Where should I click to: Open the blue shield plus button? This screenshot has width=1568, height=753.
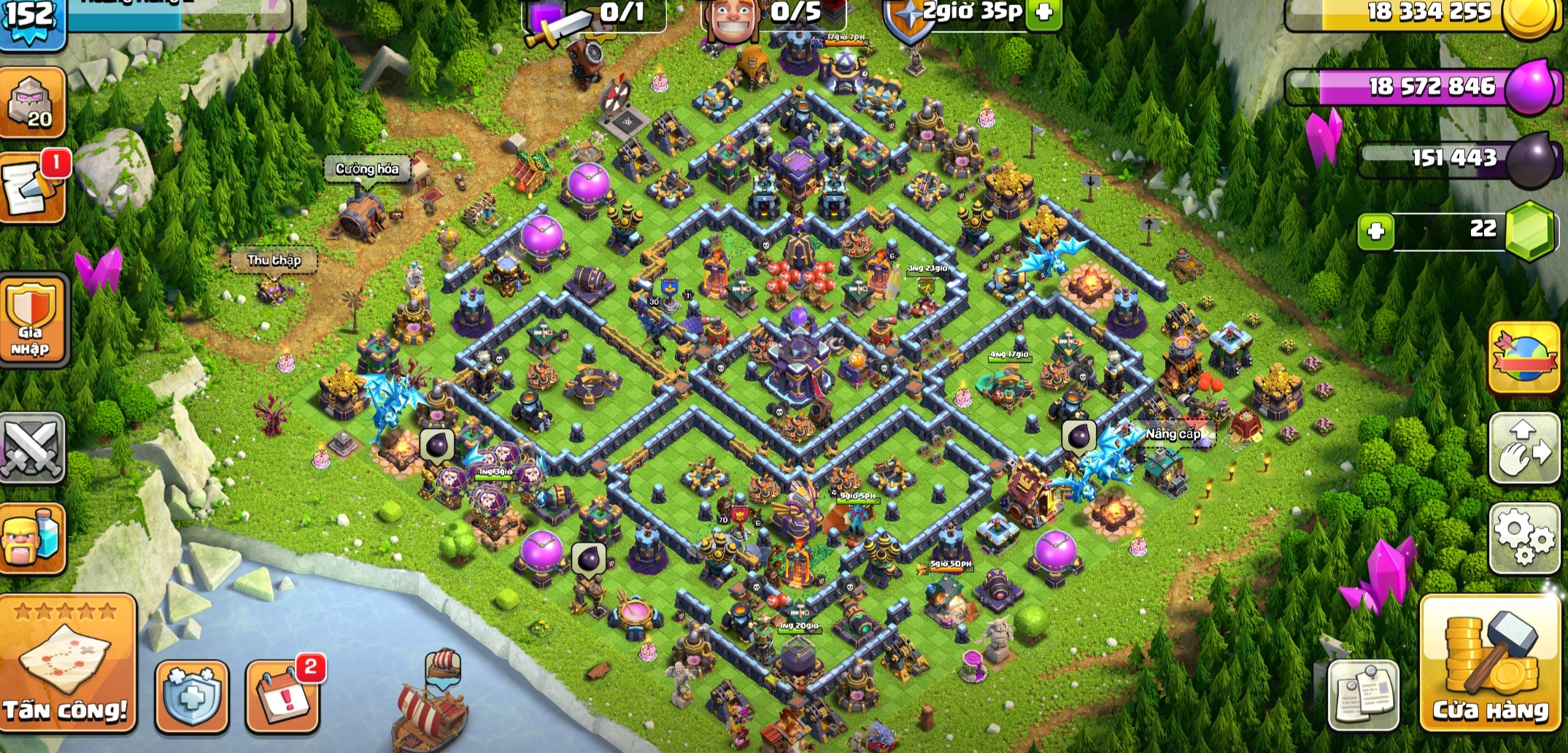pyautogui.click(x=191, y=695)
